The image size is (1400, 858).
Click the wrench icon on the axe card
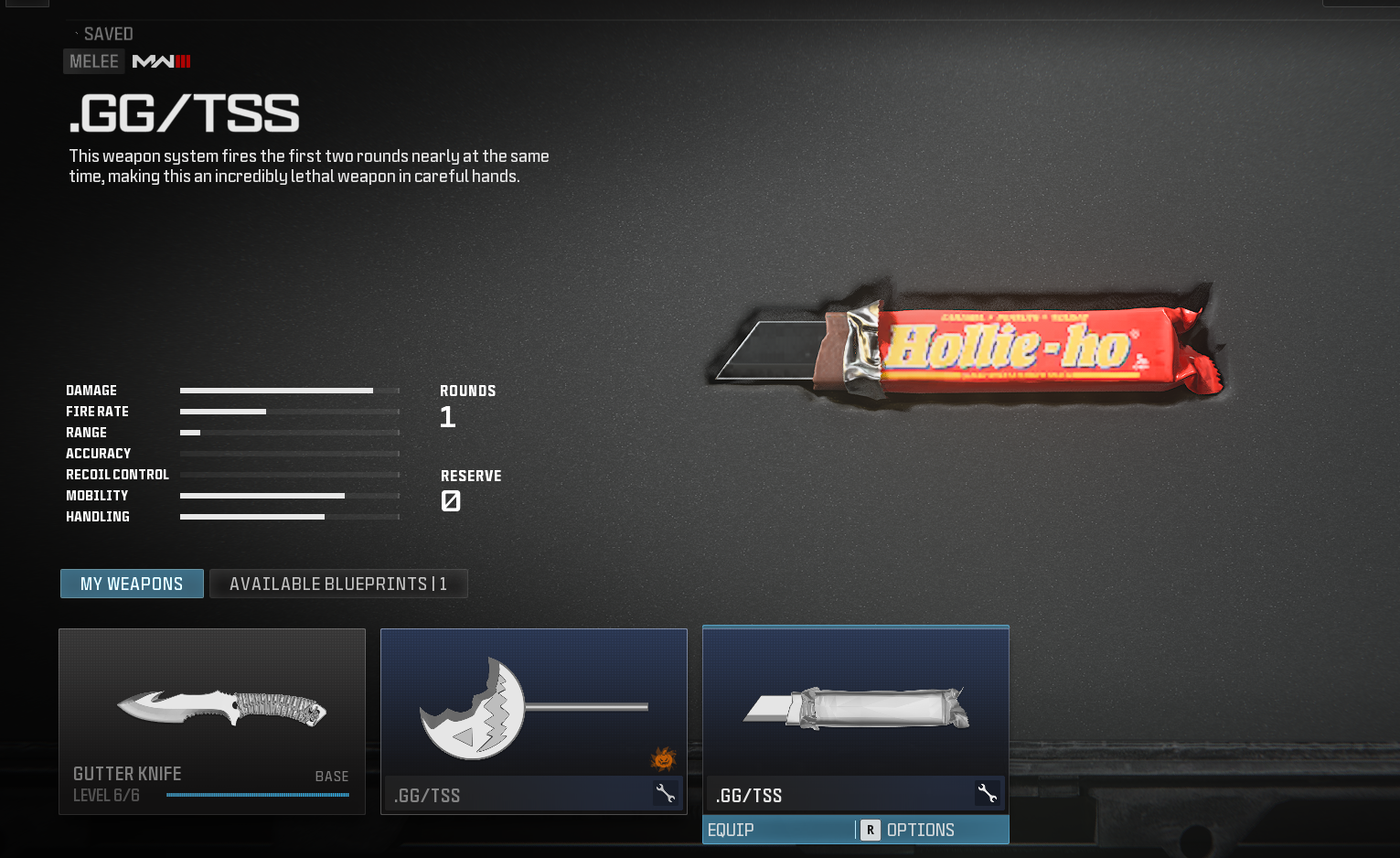click(x=666, y=794)
